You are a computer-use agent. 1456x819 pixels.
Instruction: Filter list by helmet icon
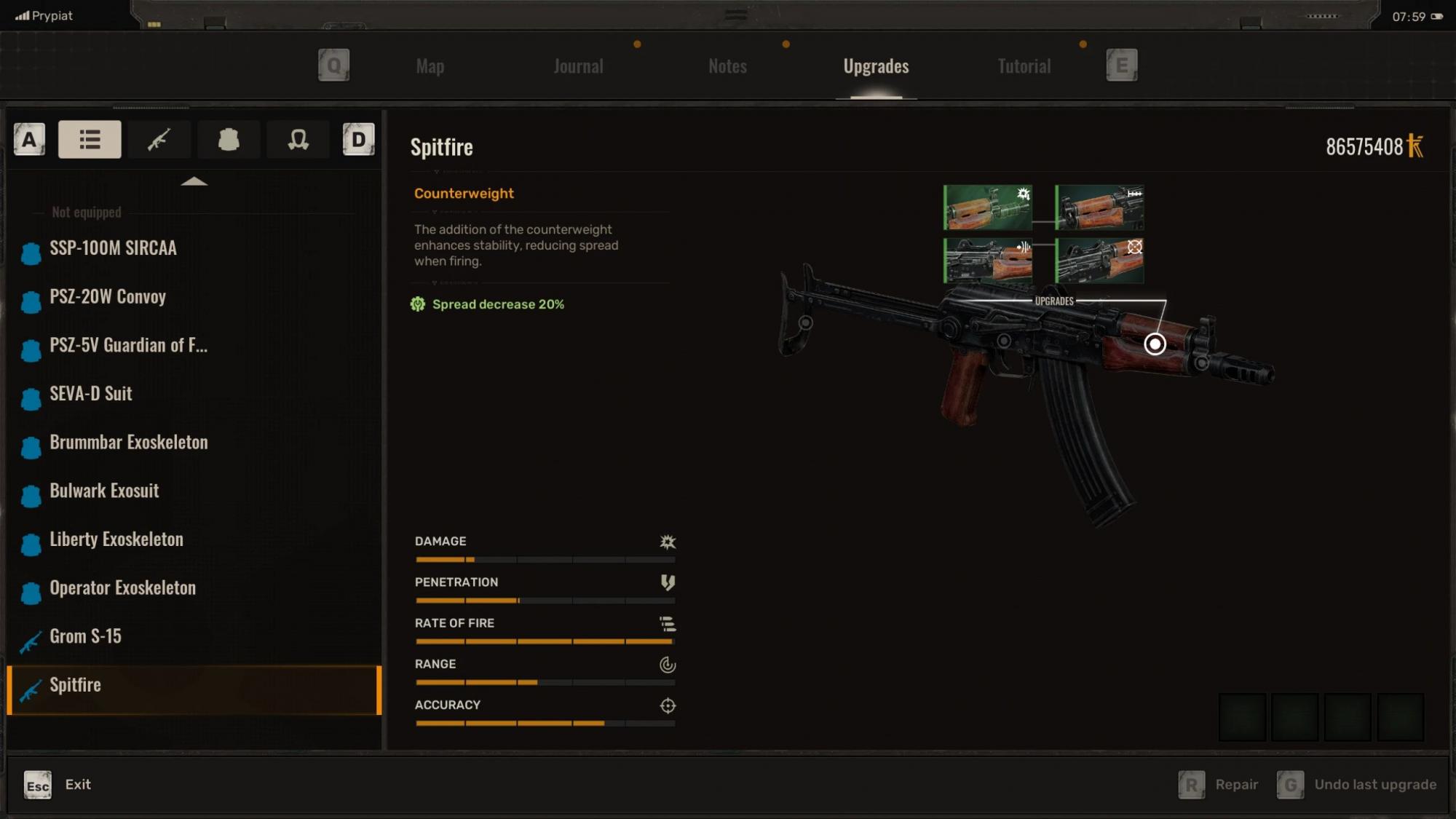298,139
